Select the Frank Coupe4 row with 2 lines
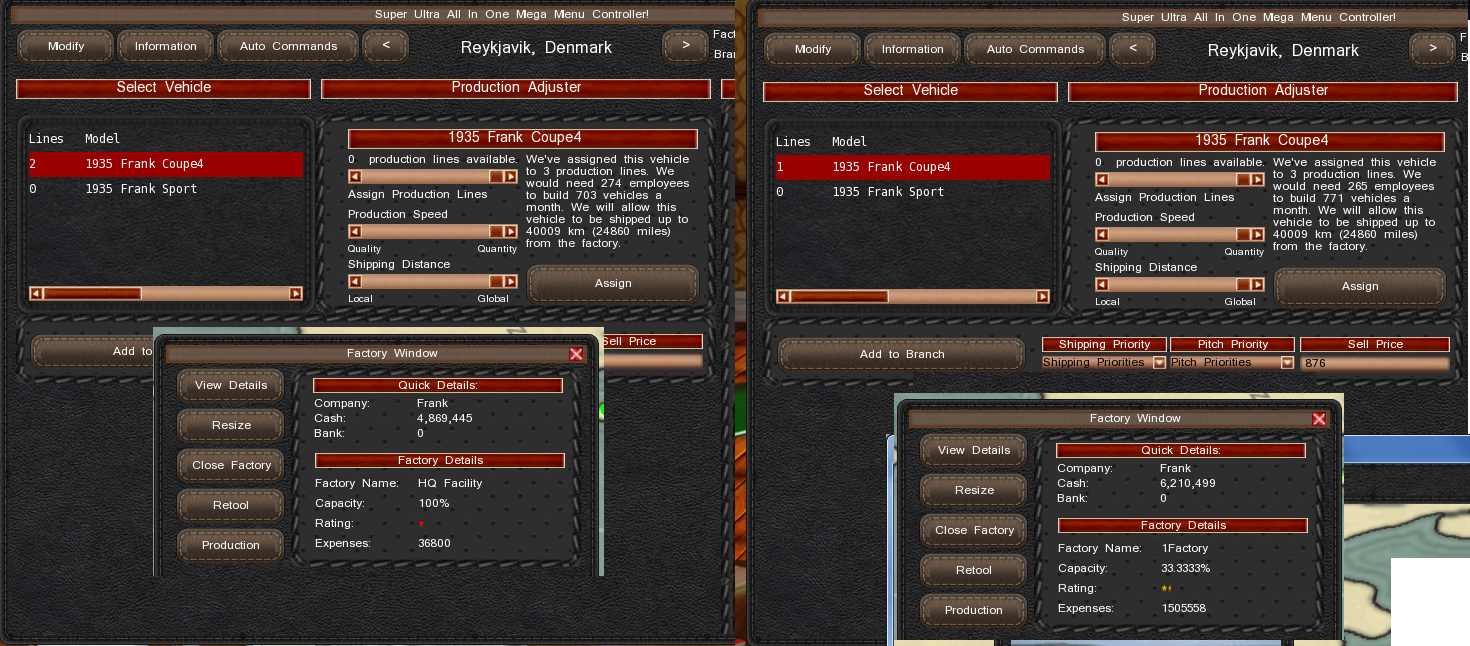The image size is (1470, 646). click(x=165, y=164)
